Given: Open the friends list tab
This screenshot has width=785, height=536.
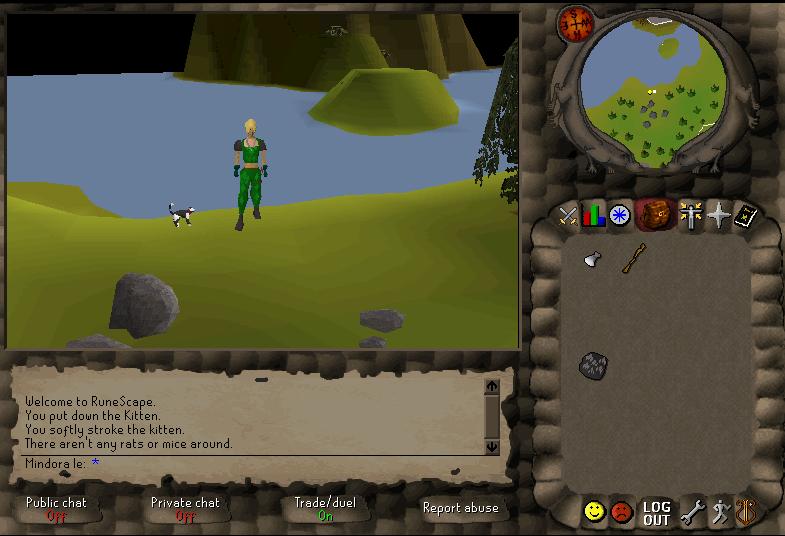Looking at the screenshot, I should (595, 512).
